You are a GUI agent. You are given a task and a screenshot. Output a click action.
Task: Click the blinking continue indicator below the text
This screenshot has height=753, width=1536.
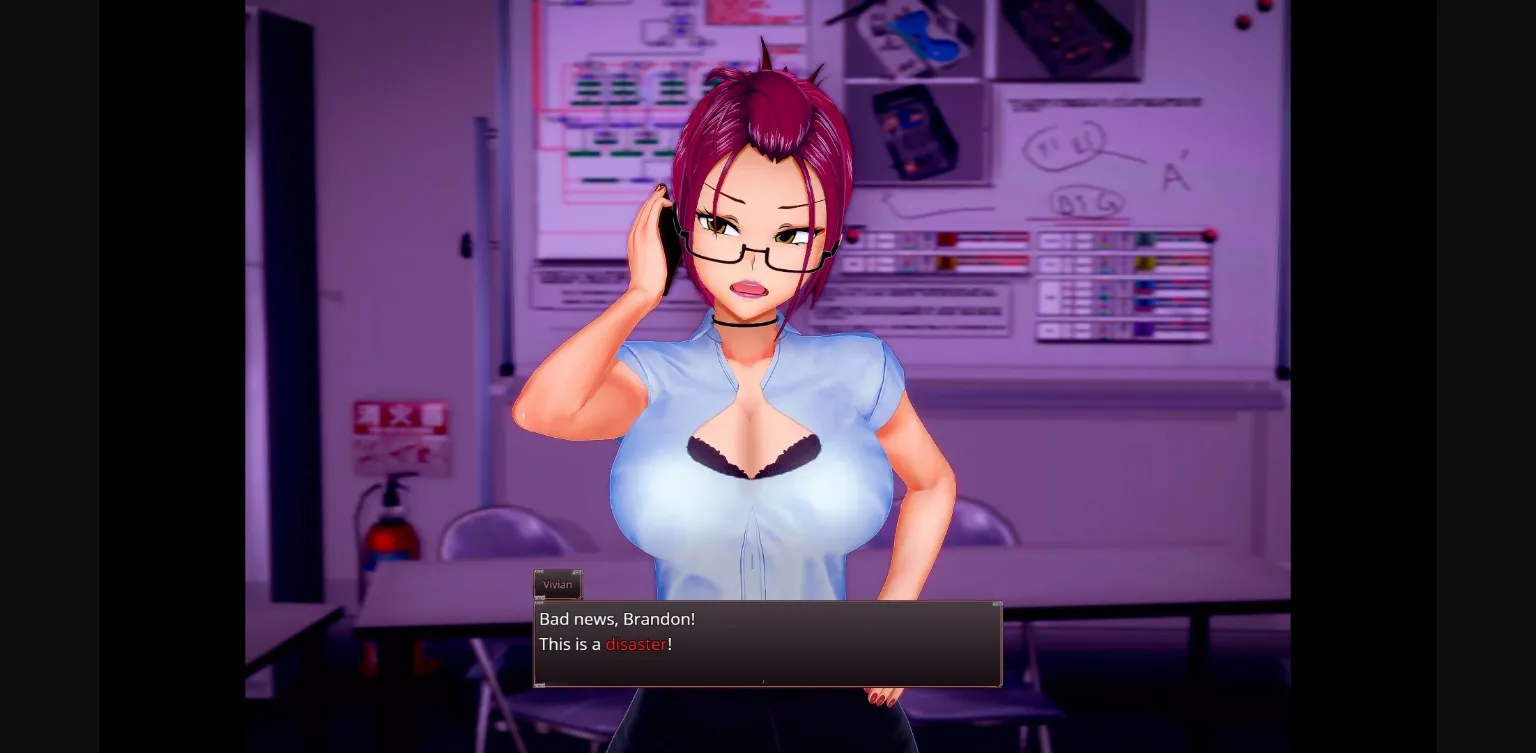point(763,681)
